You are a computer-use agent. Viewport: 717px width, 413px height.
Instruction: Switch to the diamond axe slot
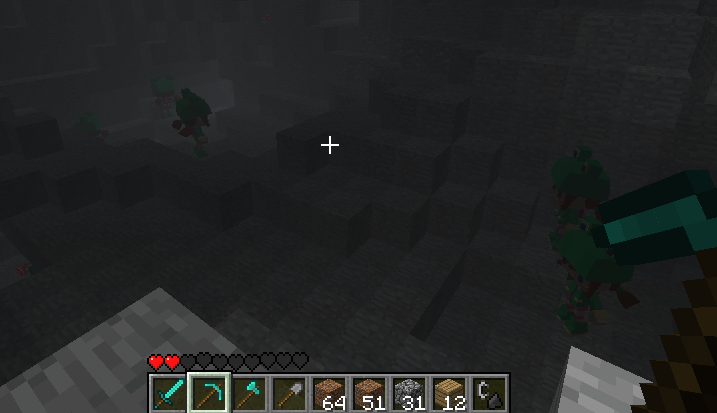pos(249,393)
